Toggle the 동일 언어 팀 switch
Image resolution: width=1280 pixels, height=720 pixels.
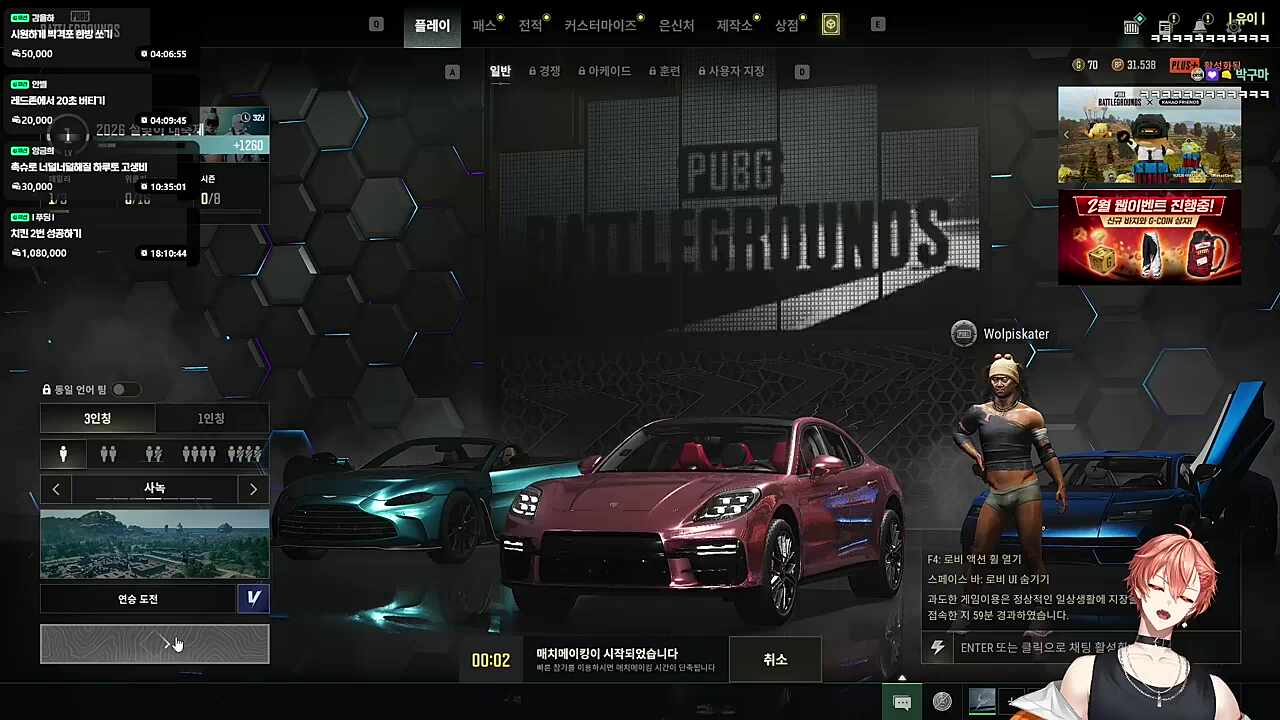[x=125, y=389]
